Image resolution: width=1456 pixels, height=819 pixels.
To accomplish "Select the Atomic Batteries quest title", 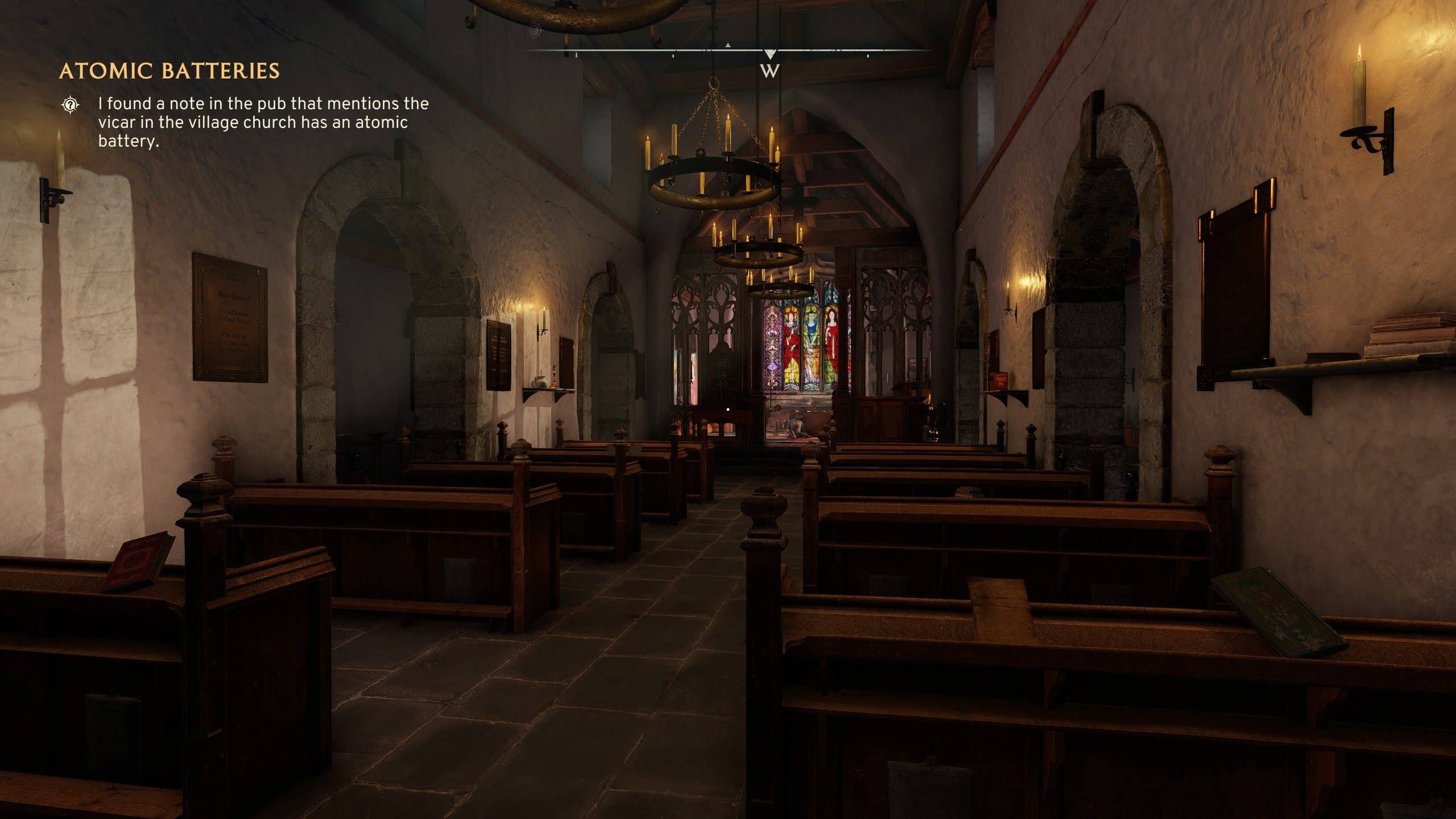I will click(169, 71).
